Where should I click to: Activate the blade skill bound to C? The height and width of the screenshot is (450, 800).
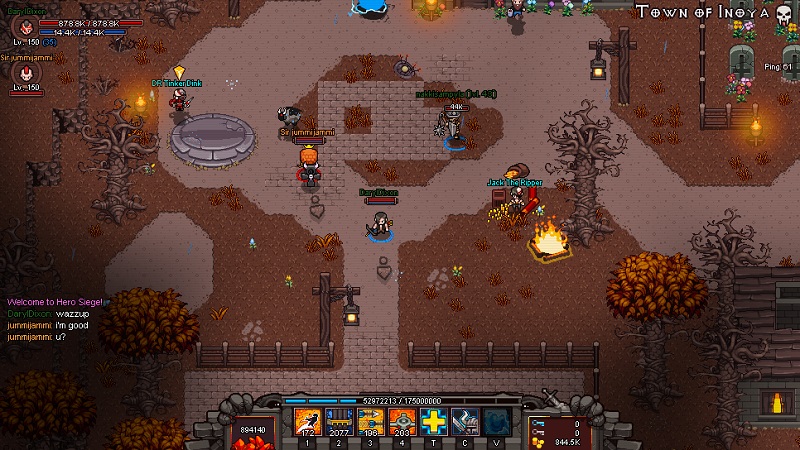(465, 422)
